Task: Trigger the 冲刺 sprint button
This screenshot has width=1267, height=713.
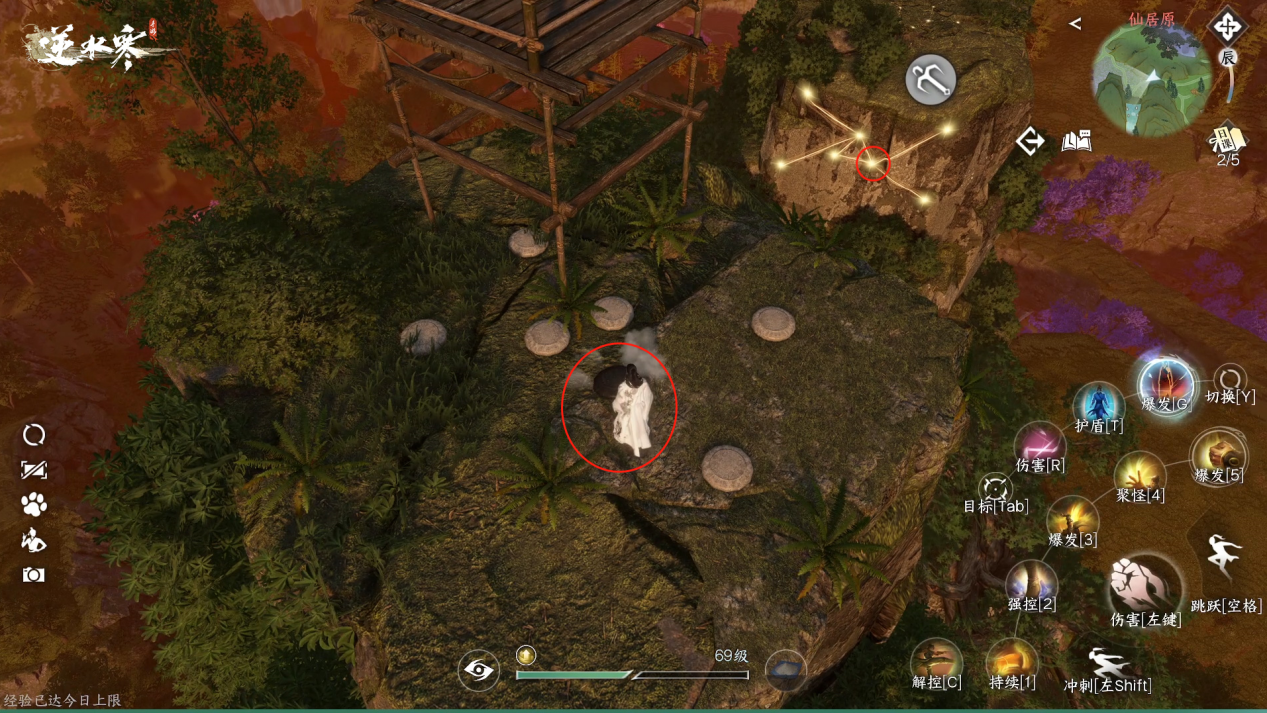Action: click(1107, 665)
